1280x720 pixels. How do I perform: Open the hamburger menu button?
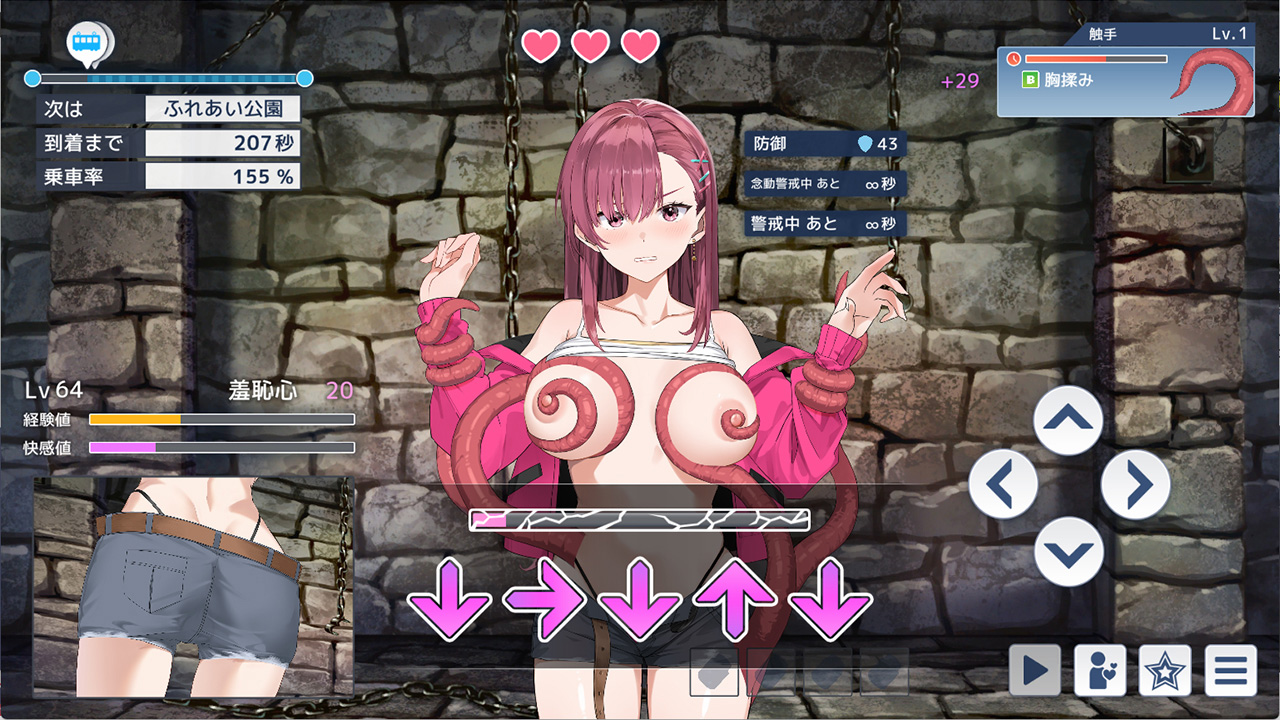click(1230, 670)
